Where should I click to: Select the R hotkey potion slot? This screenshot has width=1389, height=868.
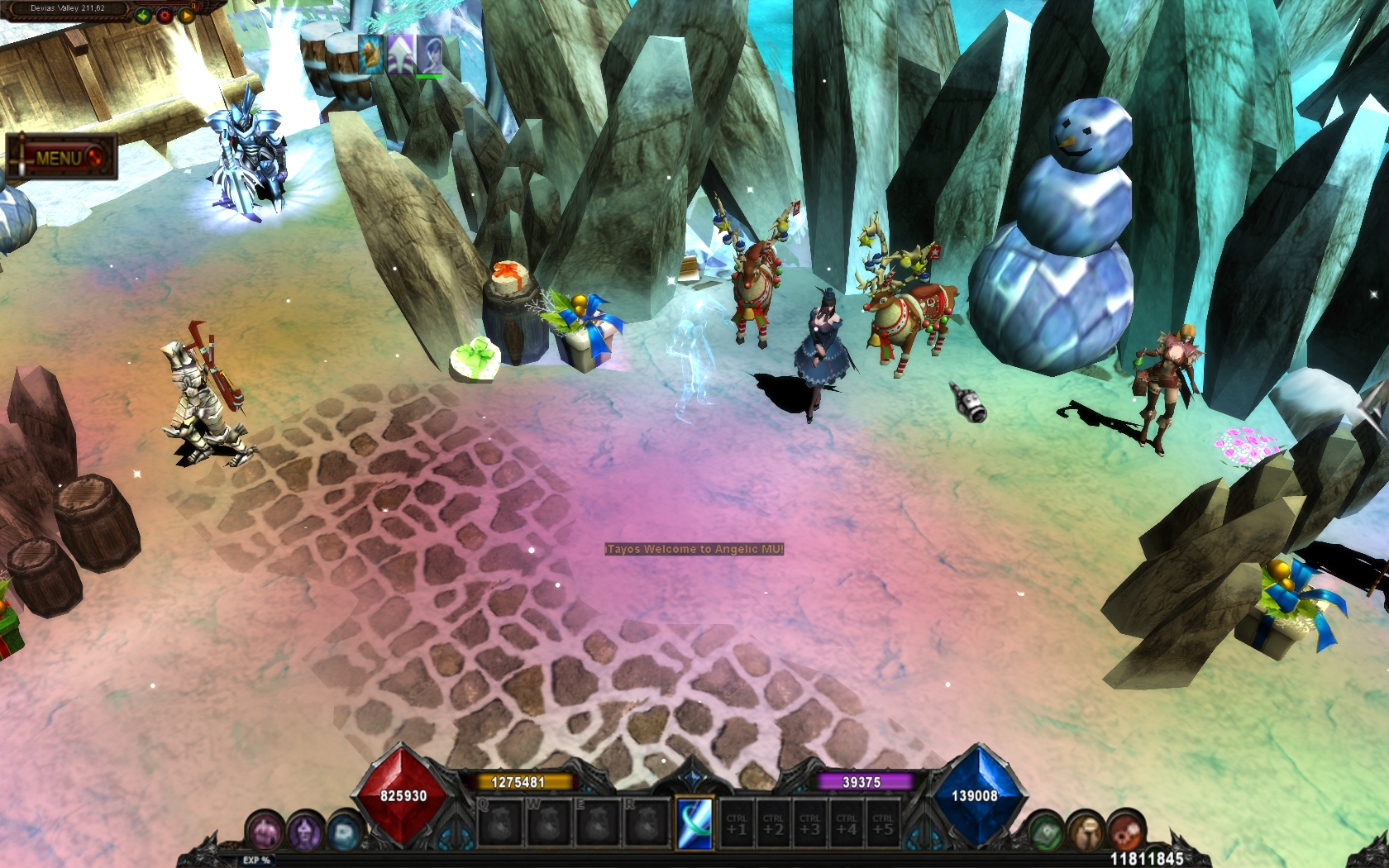[647, 823]
